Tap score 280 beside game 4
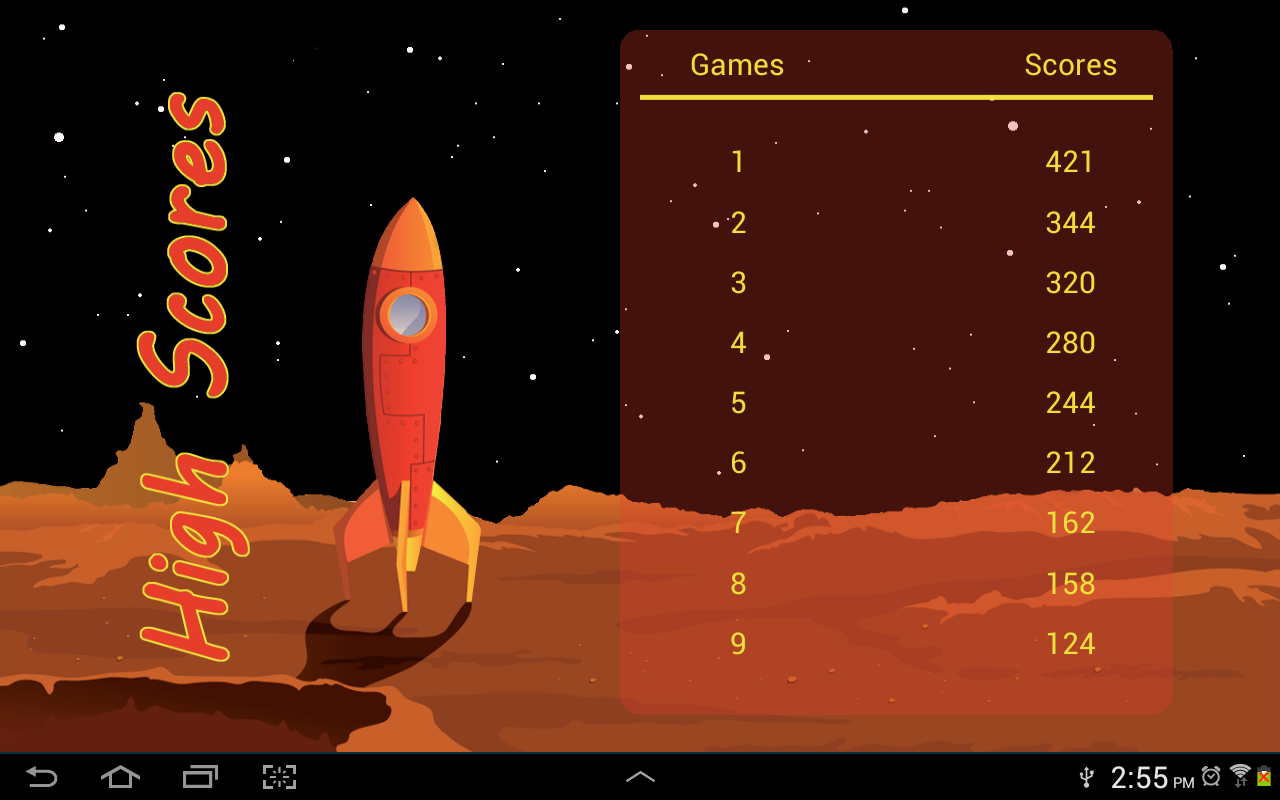This screenshot has width=1280, height=800. tap(1070, 342)
